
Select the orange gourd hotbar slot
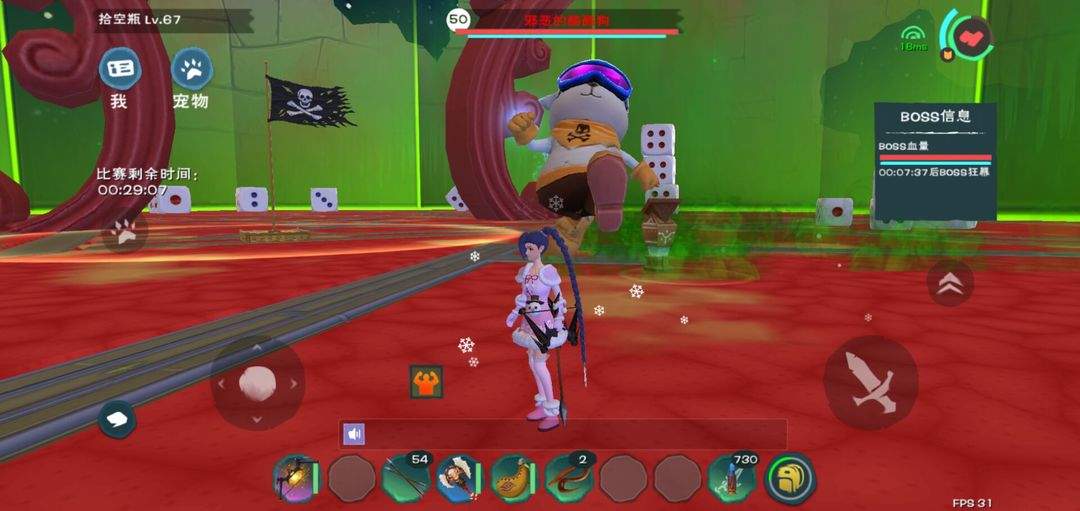[x=513, y=479]
